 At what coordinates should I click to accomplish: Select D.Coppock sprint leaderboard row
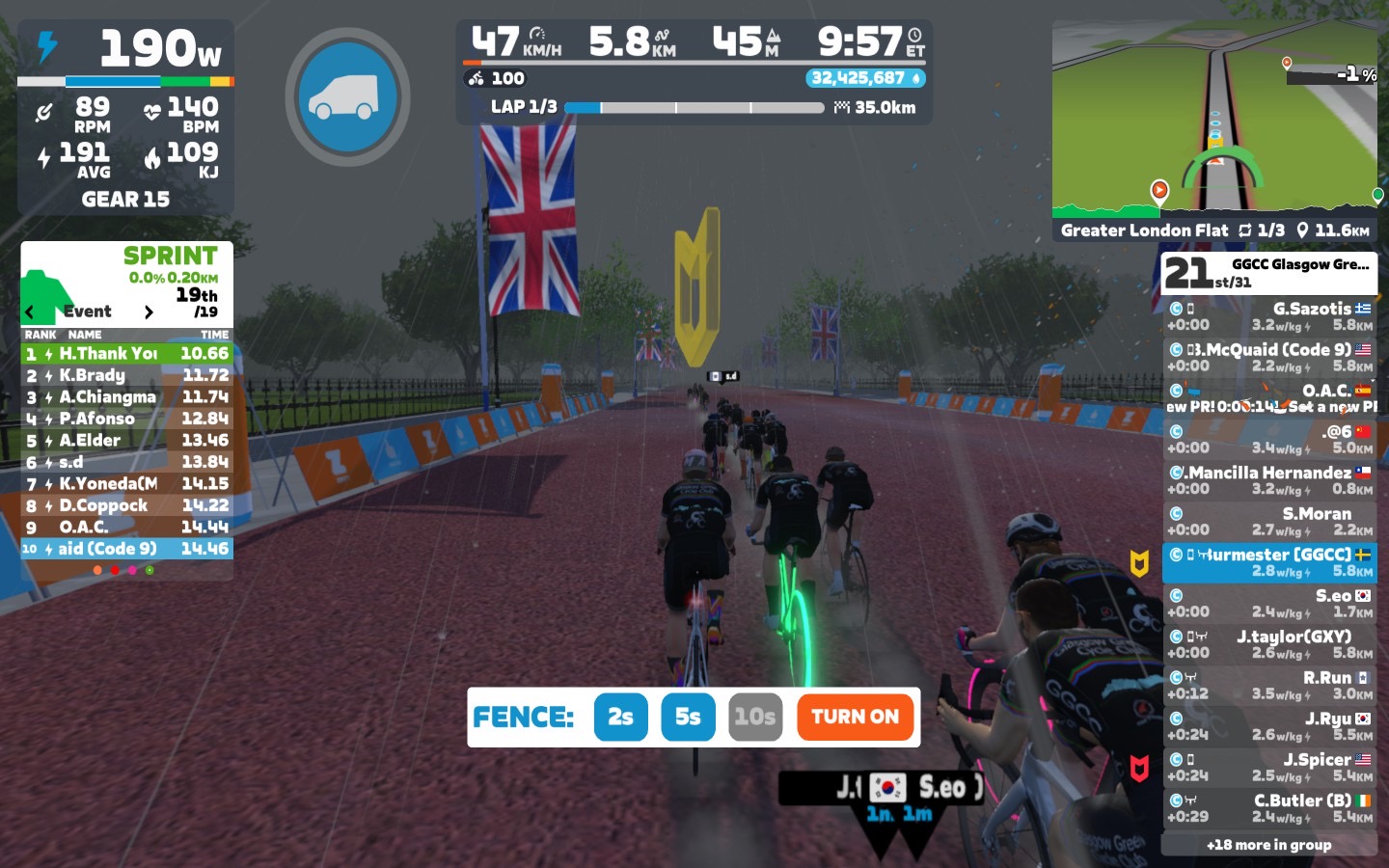click(x=126, y=505)
